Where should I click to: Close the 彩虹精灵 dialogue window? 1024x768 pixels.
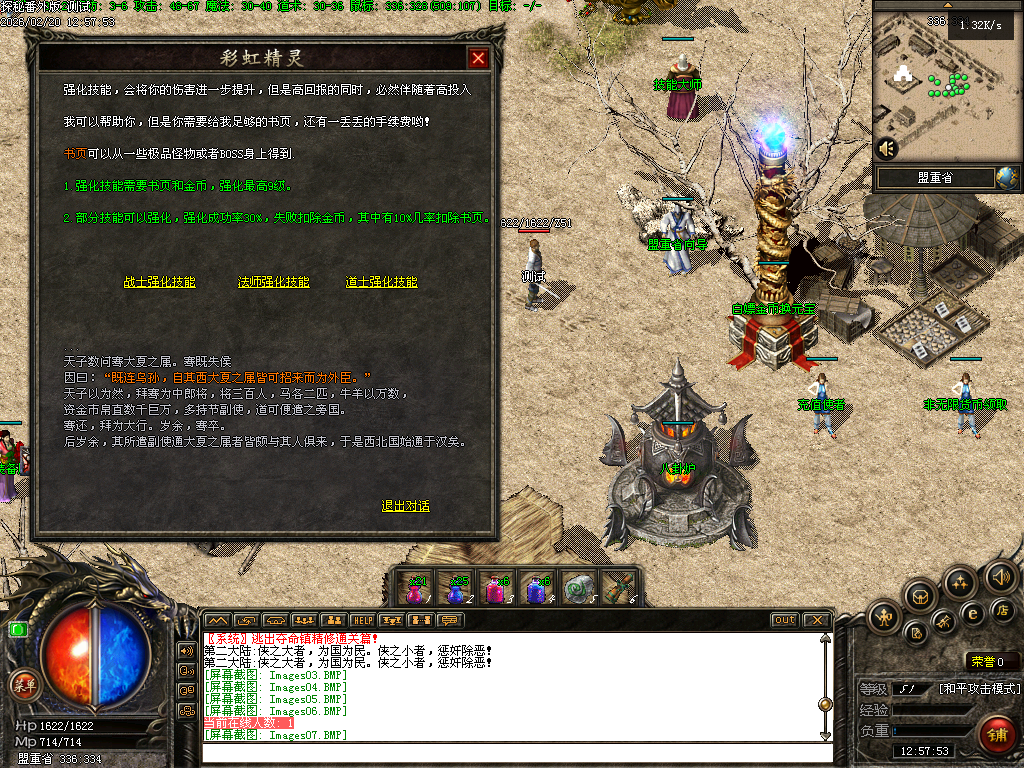click(479, 59)
